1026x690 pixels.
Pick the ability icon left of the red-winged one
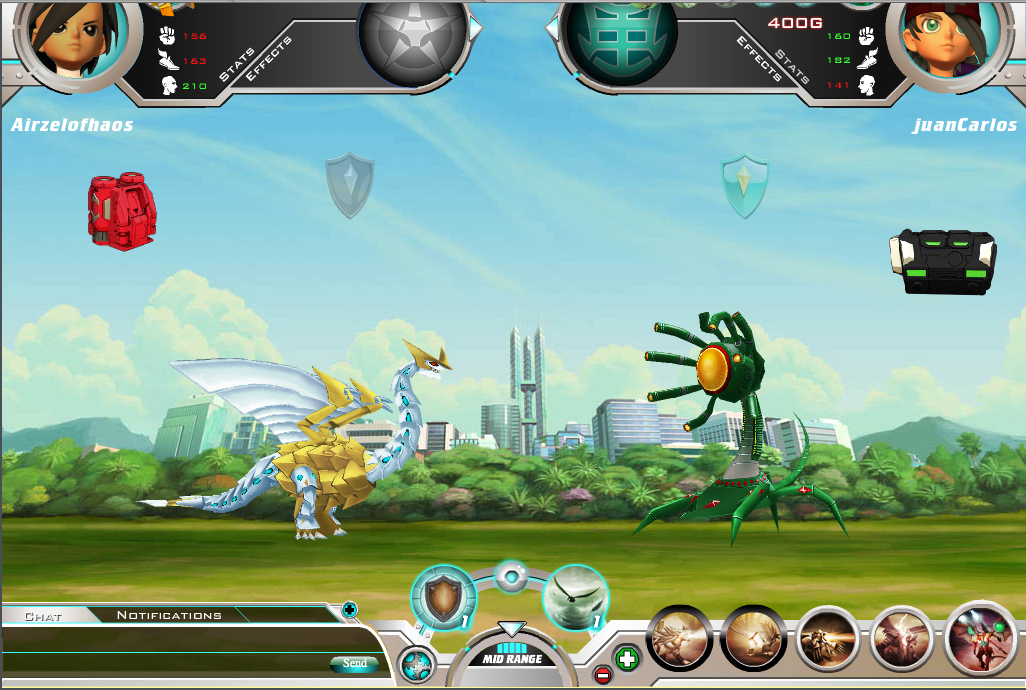902,638
